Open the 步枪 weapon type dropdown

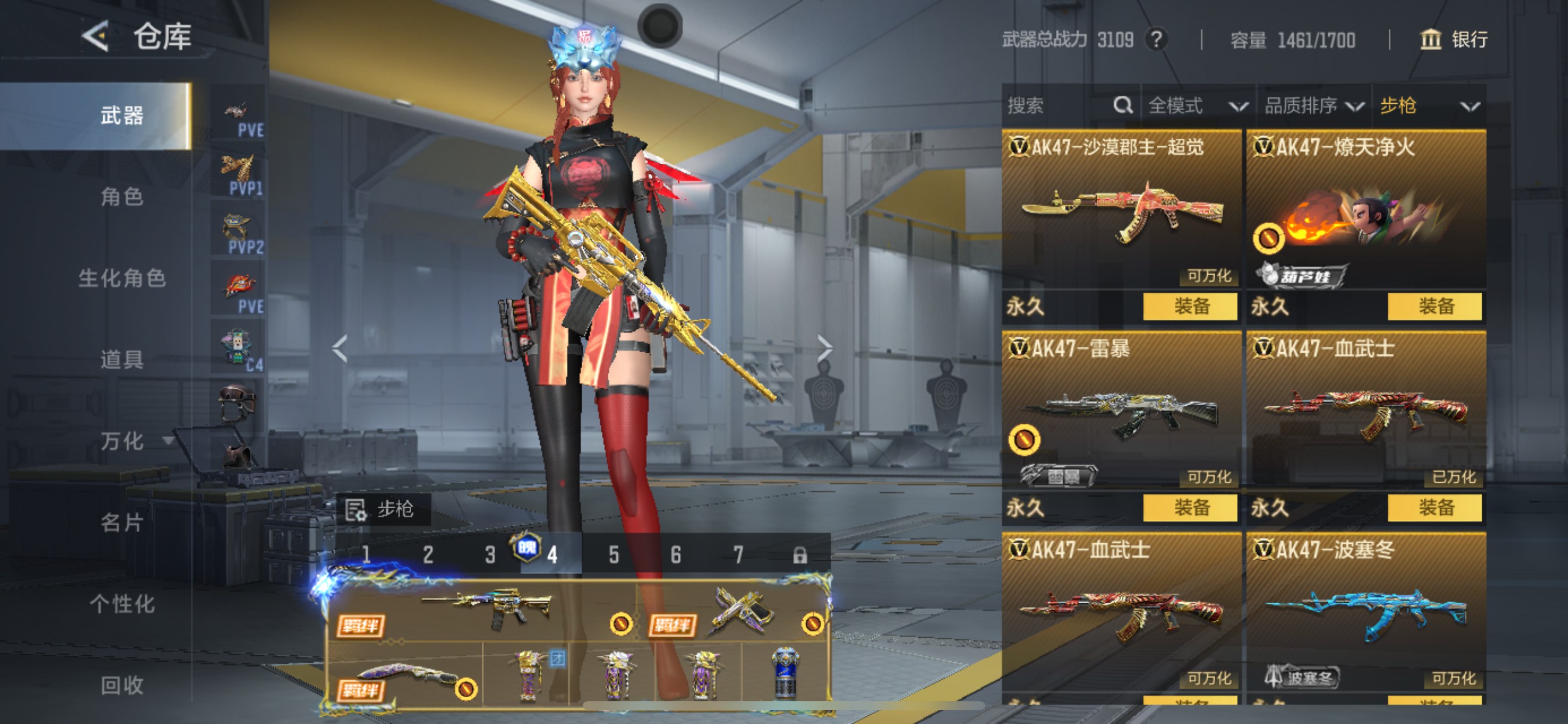coord(1428,106)
